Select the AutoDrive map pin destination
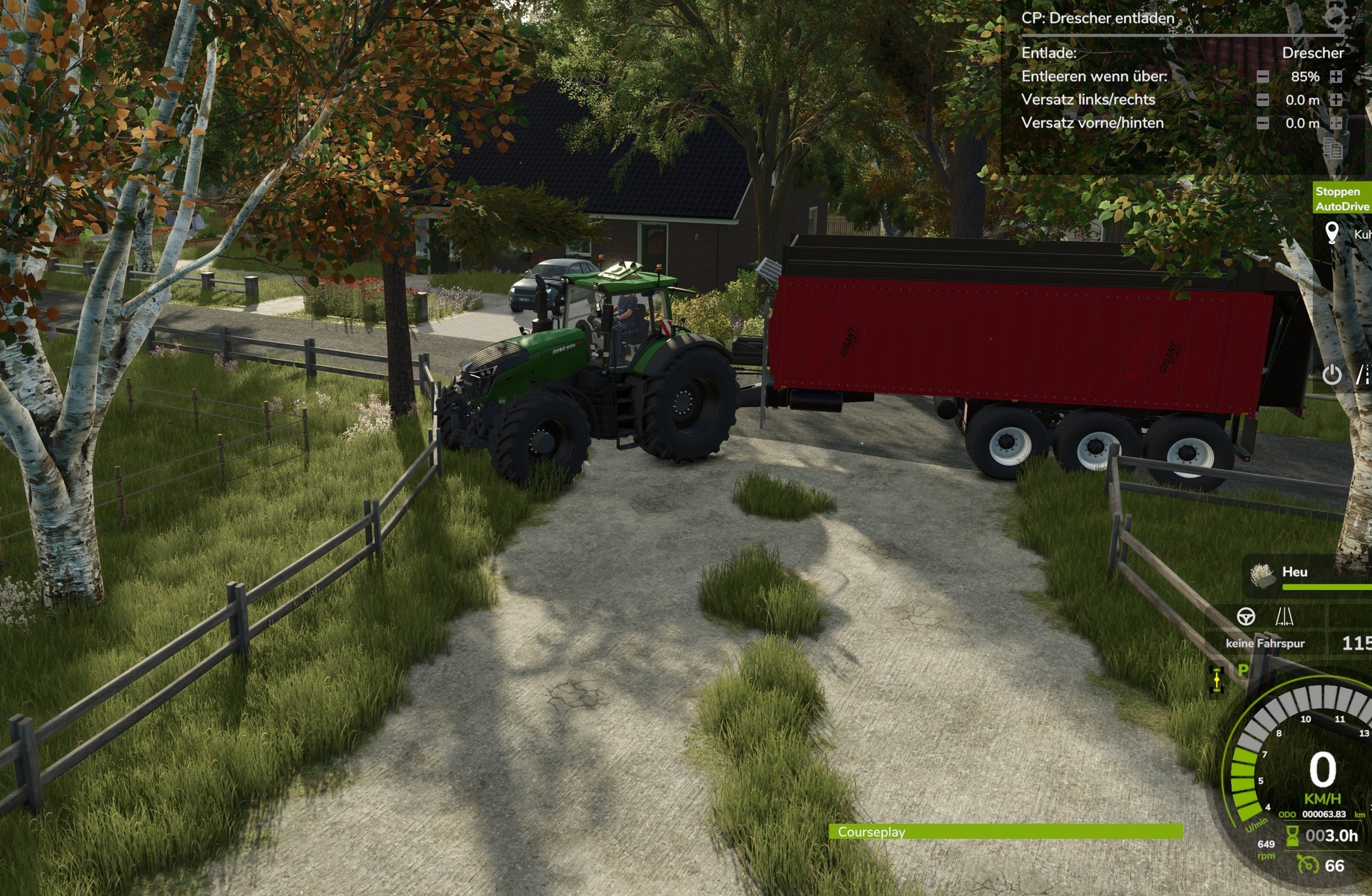1372x896 pixels. 1332,233
